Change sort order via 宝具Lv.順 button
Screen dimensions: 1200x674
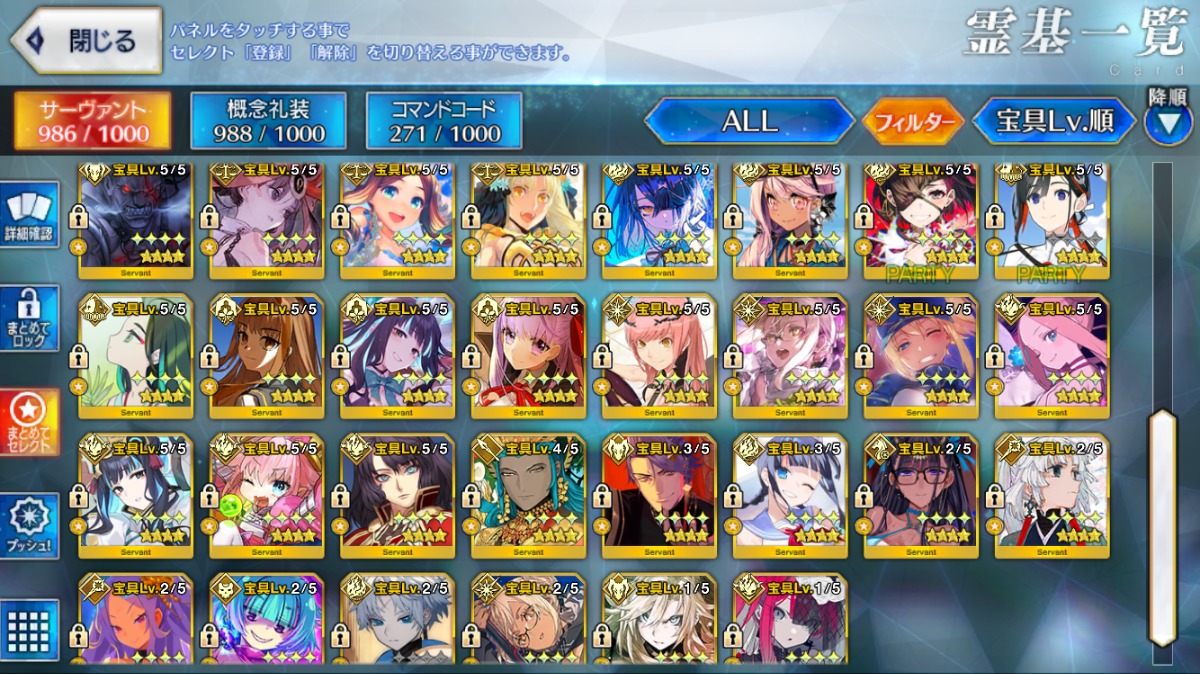[1054, 122]
